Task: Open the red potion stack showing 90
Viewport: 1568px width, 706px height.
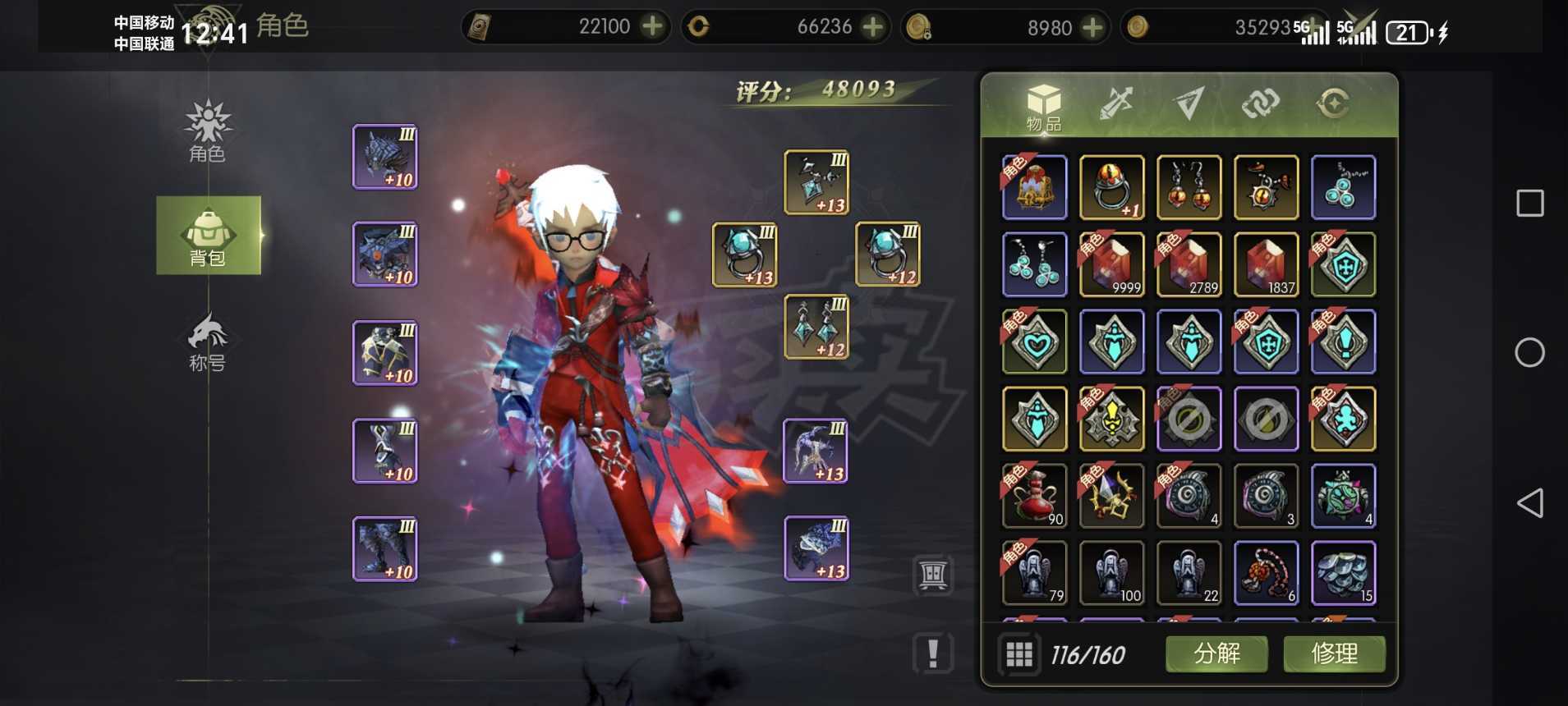Action: pyautogui.click(x=1035, y=496)
